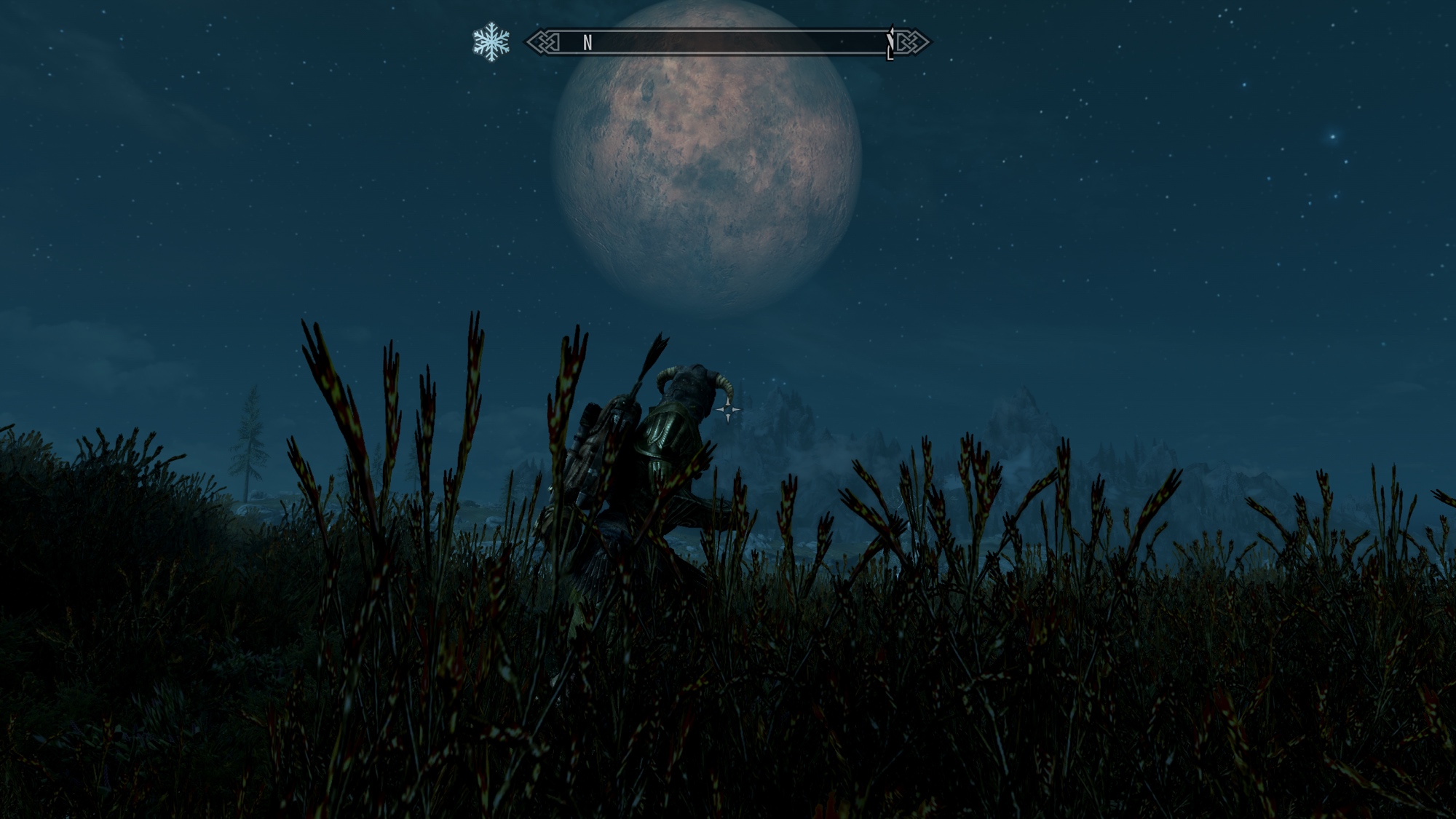Click the snowflake weather icon
This screenshot has width=1456, height=819.
491,42
